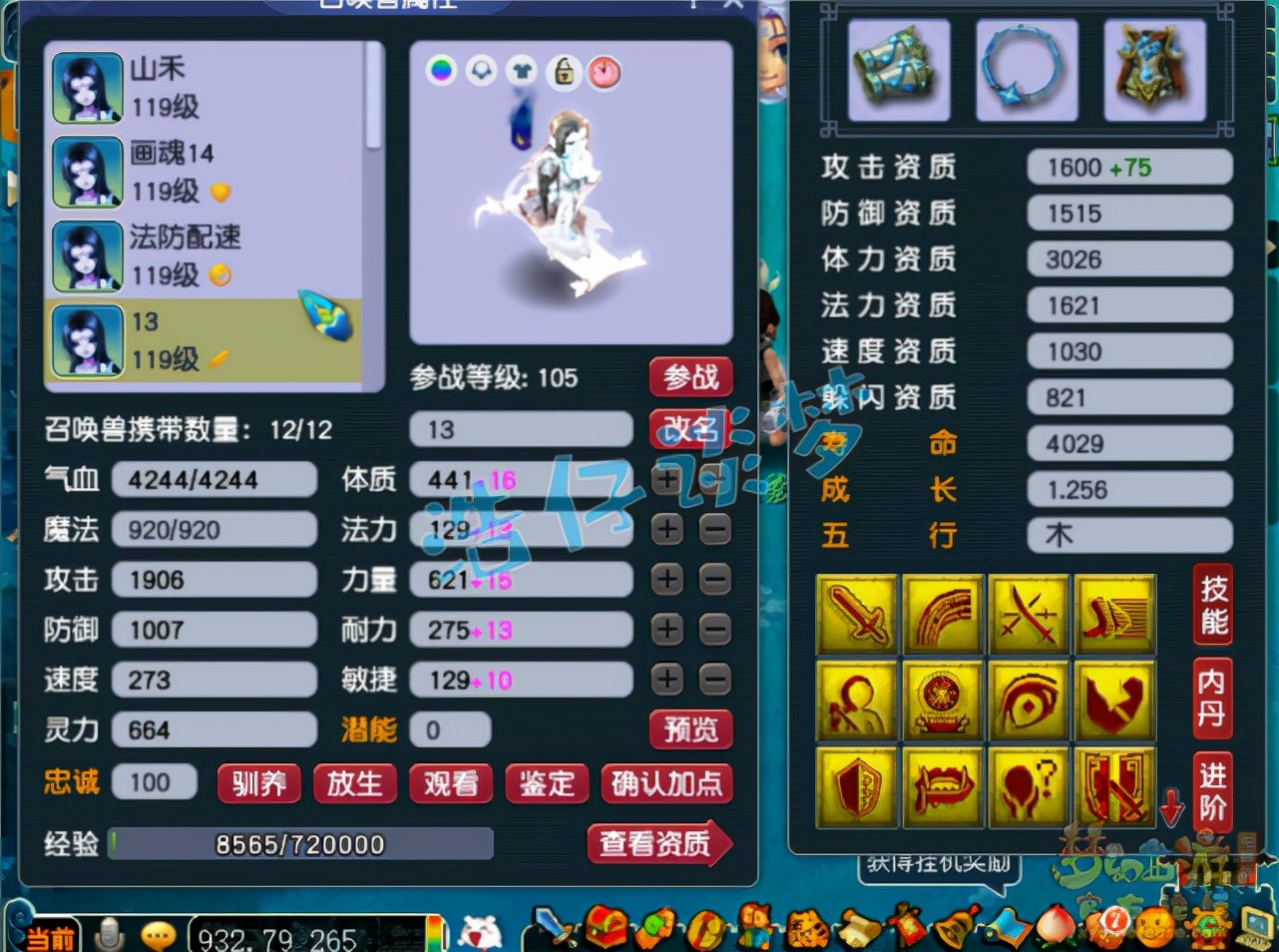Click the 确认加点 button
Screen dimensions: 1279x952
pyautogui.click(x=666, y=784)
